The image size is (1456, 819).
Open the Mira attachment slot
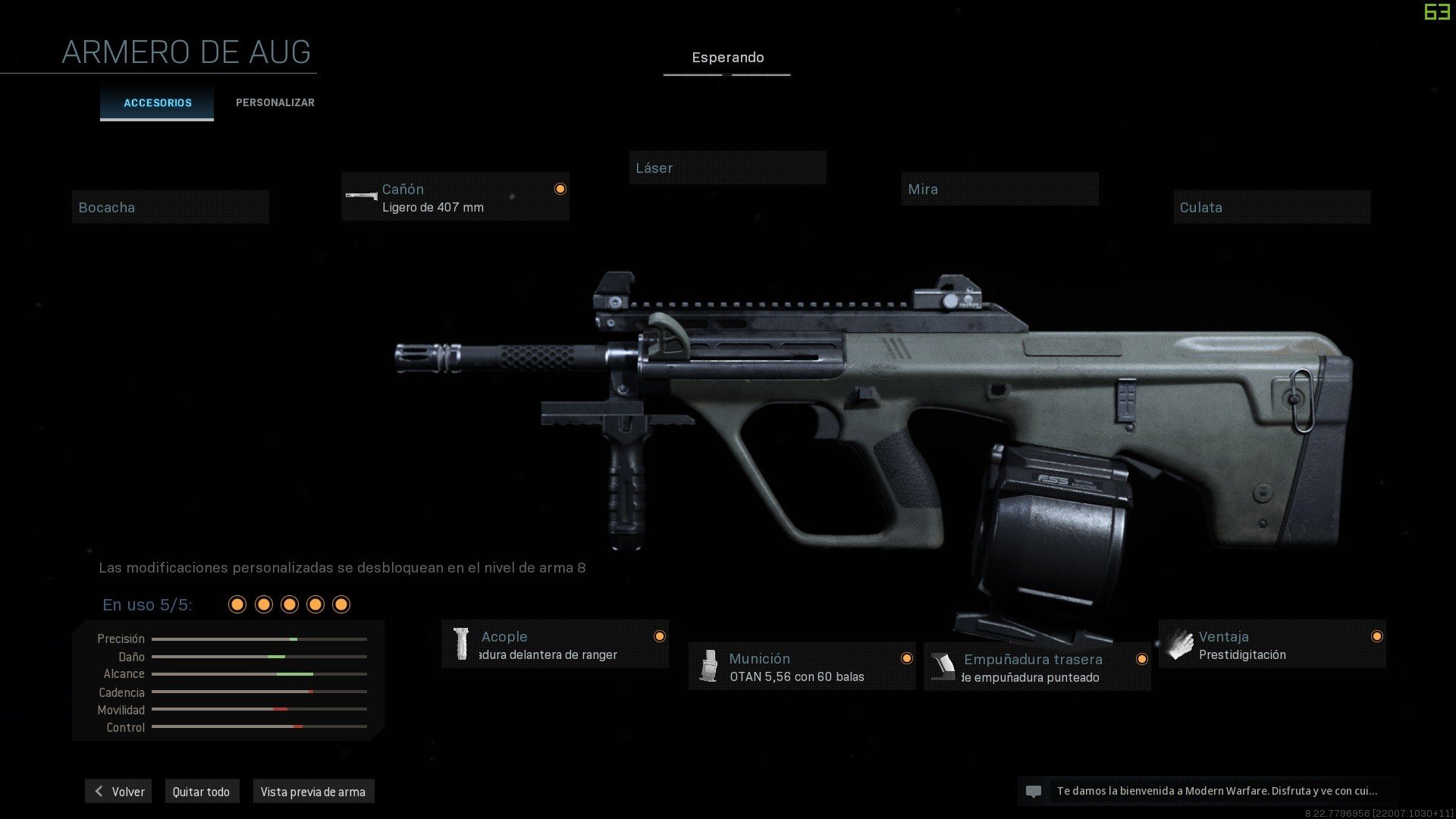pos(999,189)
